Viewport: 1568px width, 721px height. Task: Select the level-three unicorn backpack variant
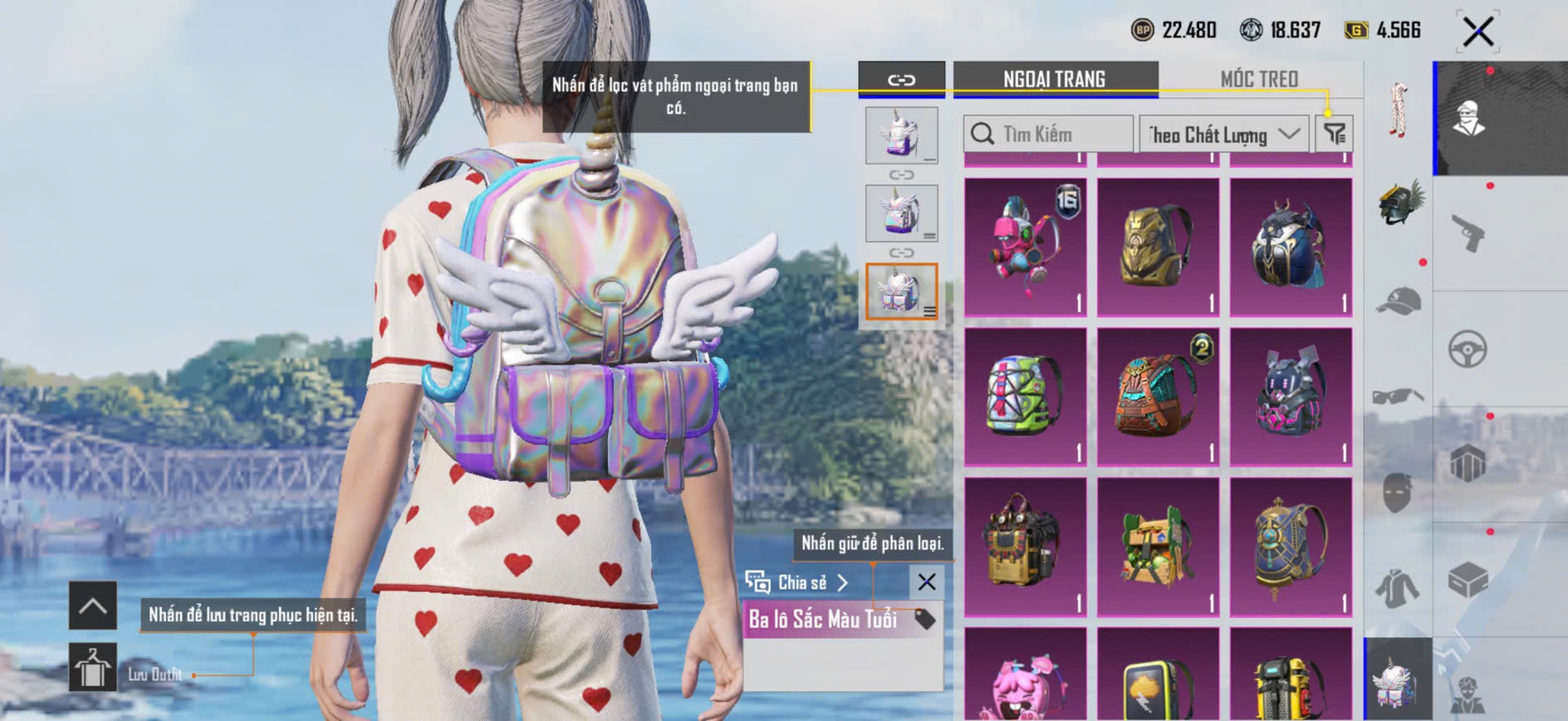[x=901, y=292]
